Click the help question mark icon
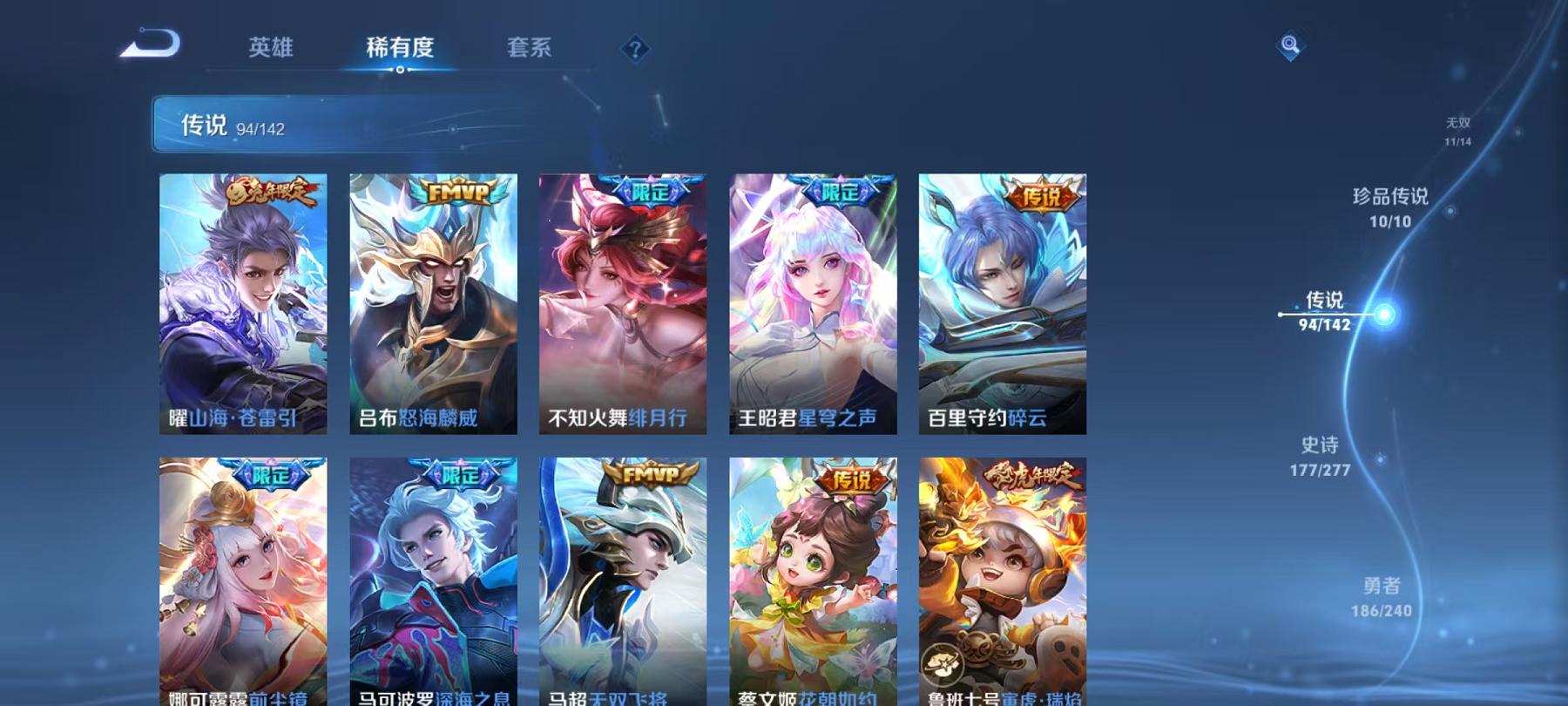This screenshot has width=1568, height=706. pos(636,50)
